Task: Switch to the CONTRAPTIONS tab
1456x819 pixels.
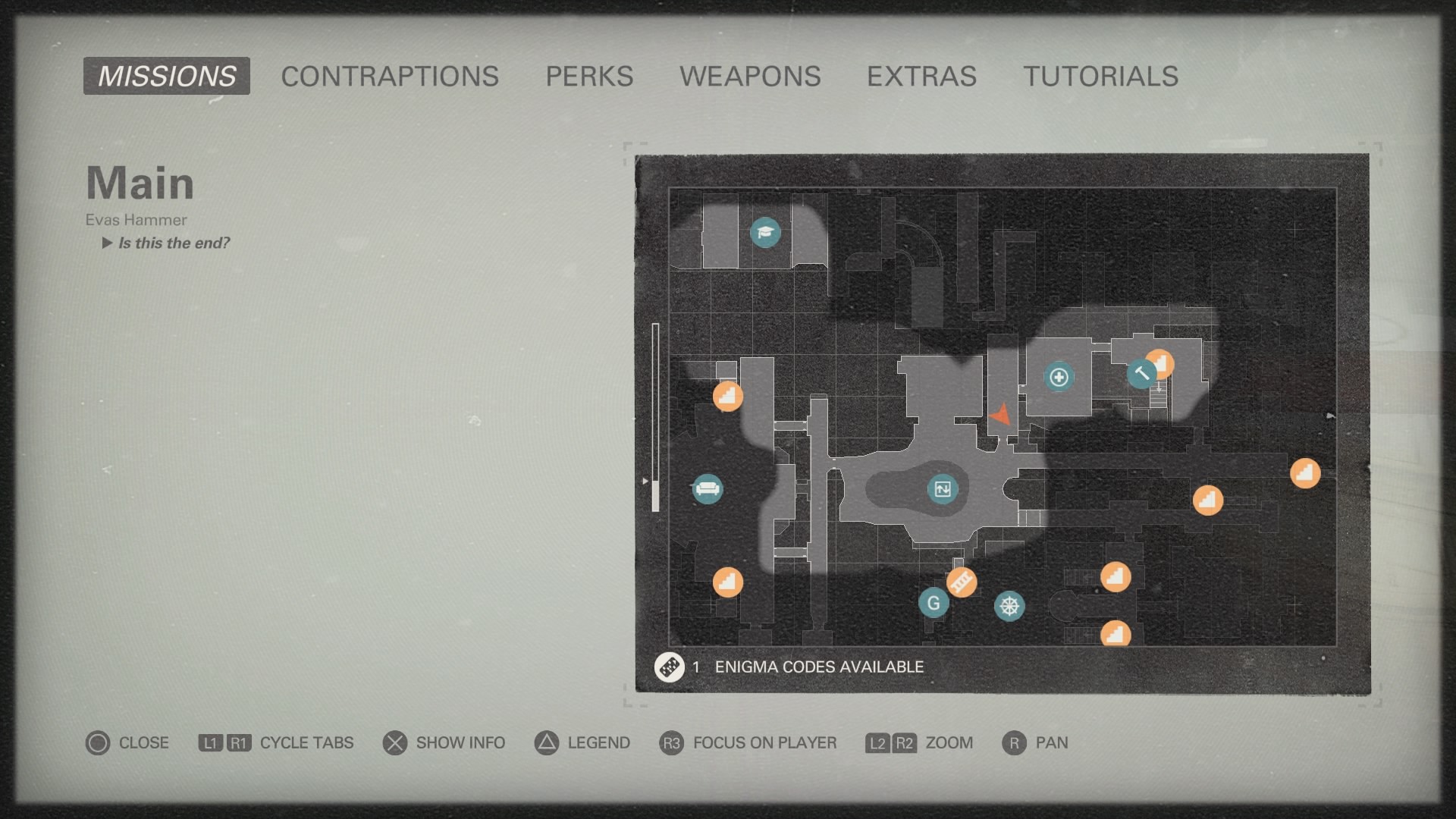Action: point(388,76)
